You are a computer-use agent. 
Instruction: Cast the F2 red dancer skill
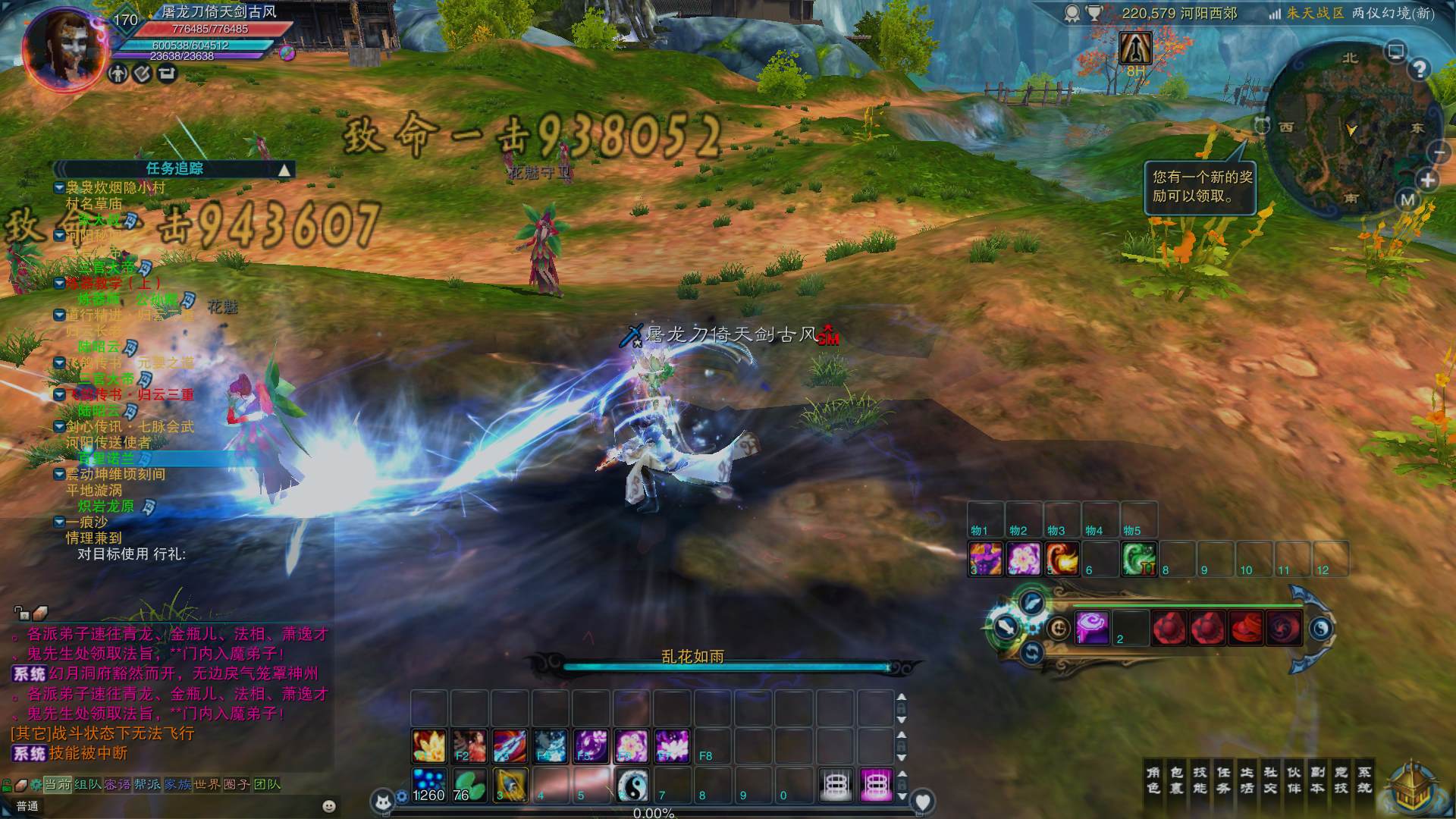[469, 745]
